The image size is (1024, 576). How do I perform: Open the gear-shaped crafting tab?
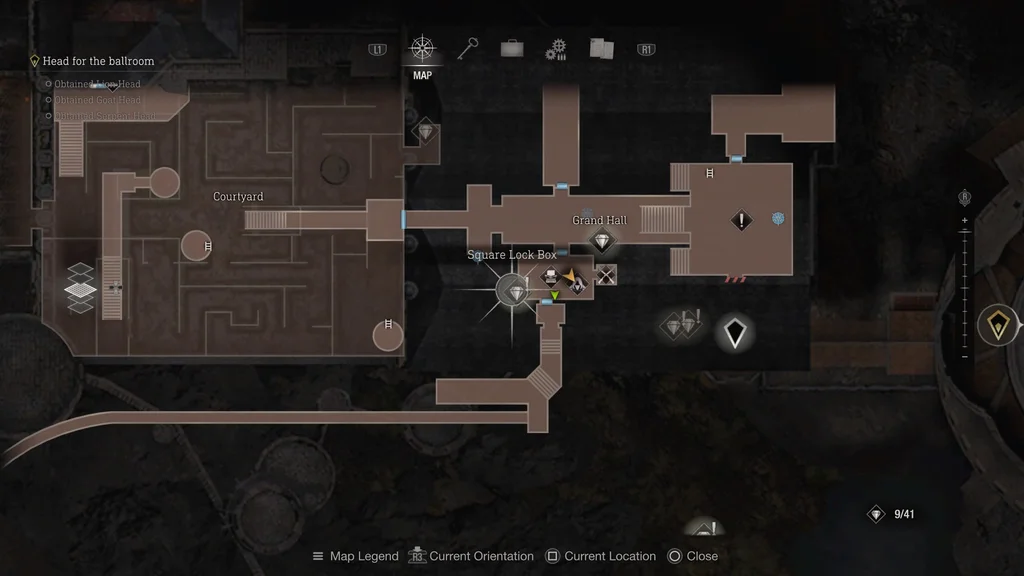click(556, 50)
